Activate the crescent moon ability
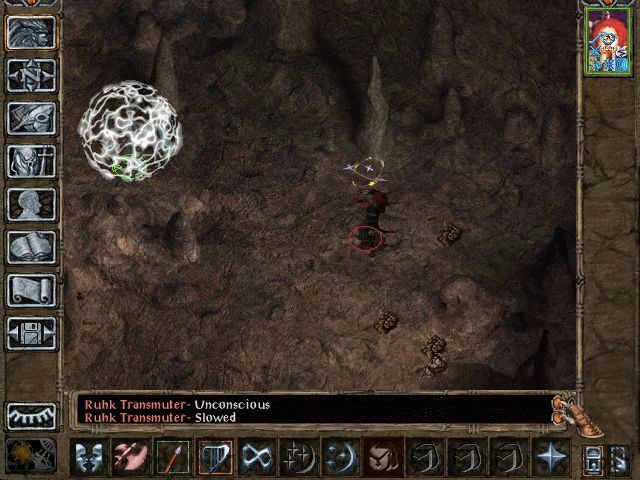This screenshot has width=640, height=480. [x=341, y=457]
